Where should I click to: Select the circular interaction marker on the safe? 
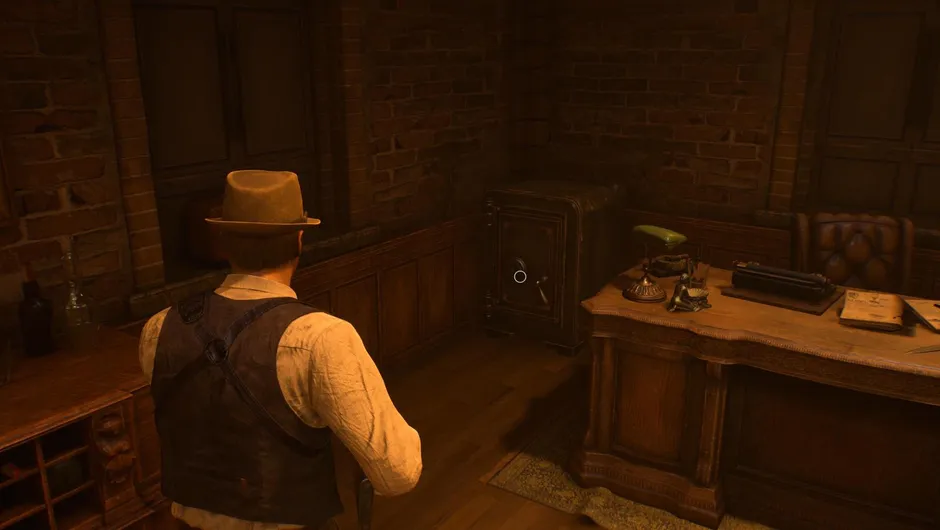click(x=520, y=275)
